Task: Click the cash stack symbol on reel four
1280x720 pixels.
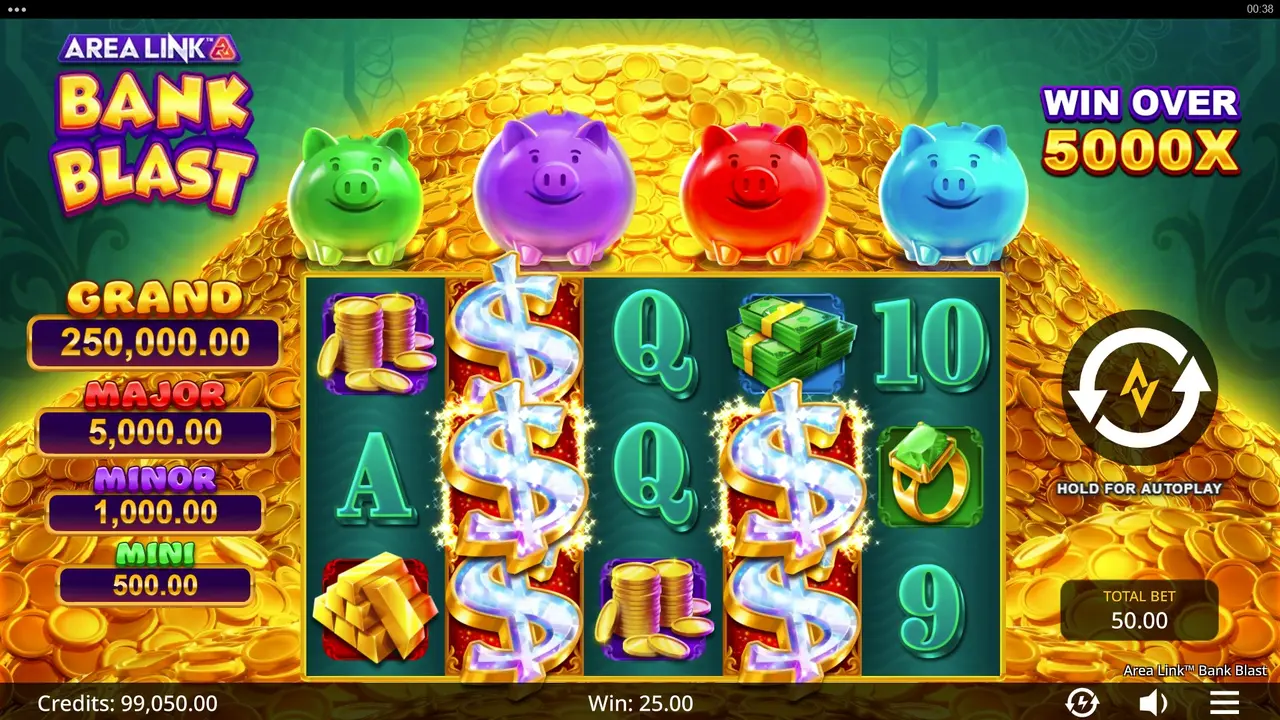Action: pyautogui.click(x=790, y=340)
